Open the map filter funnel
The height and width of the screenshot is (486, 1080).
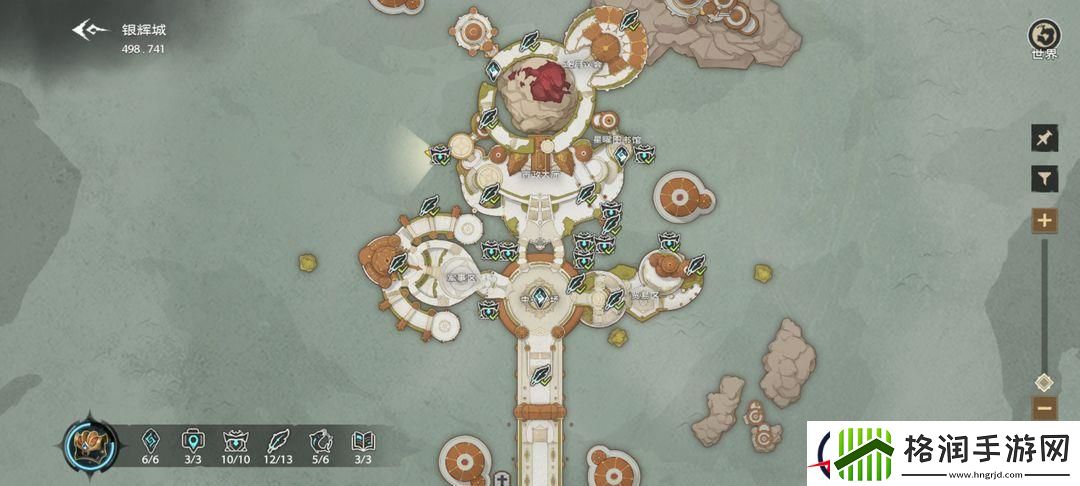click(x=1044, y=179)
